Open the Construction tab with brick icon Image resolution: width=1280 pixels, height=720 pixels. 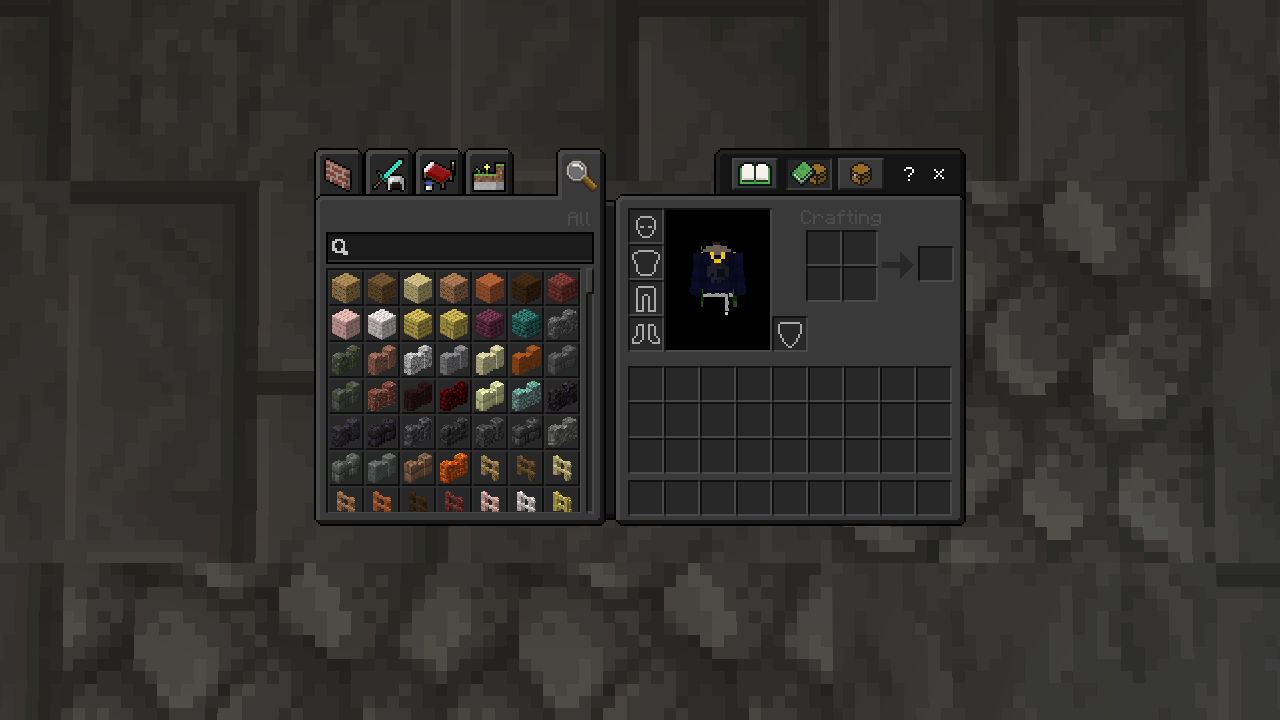(x=339, y=175)
